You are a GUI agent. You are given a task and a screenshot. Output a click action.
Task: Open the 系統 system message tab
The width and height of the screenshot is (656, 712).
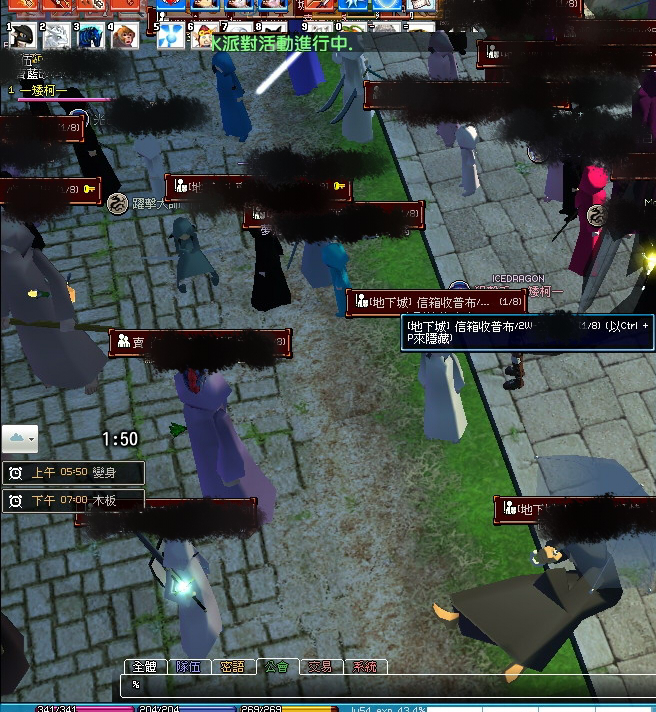365,666
